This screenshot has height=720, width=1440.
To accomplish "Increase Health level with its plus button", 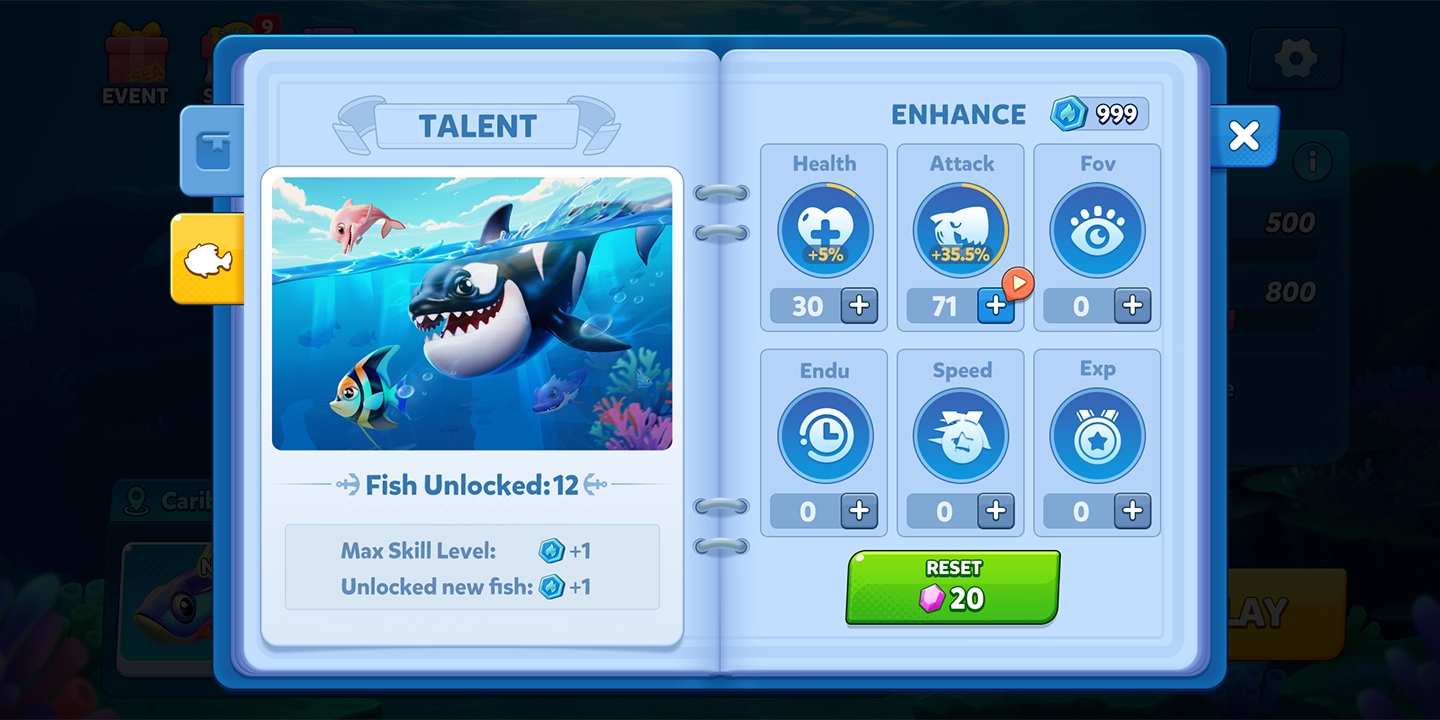I will coord(858,307).
